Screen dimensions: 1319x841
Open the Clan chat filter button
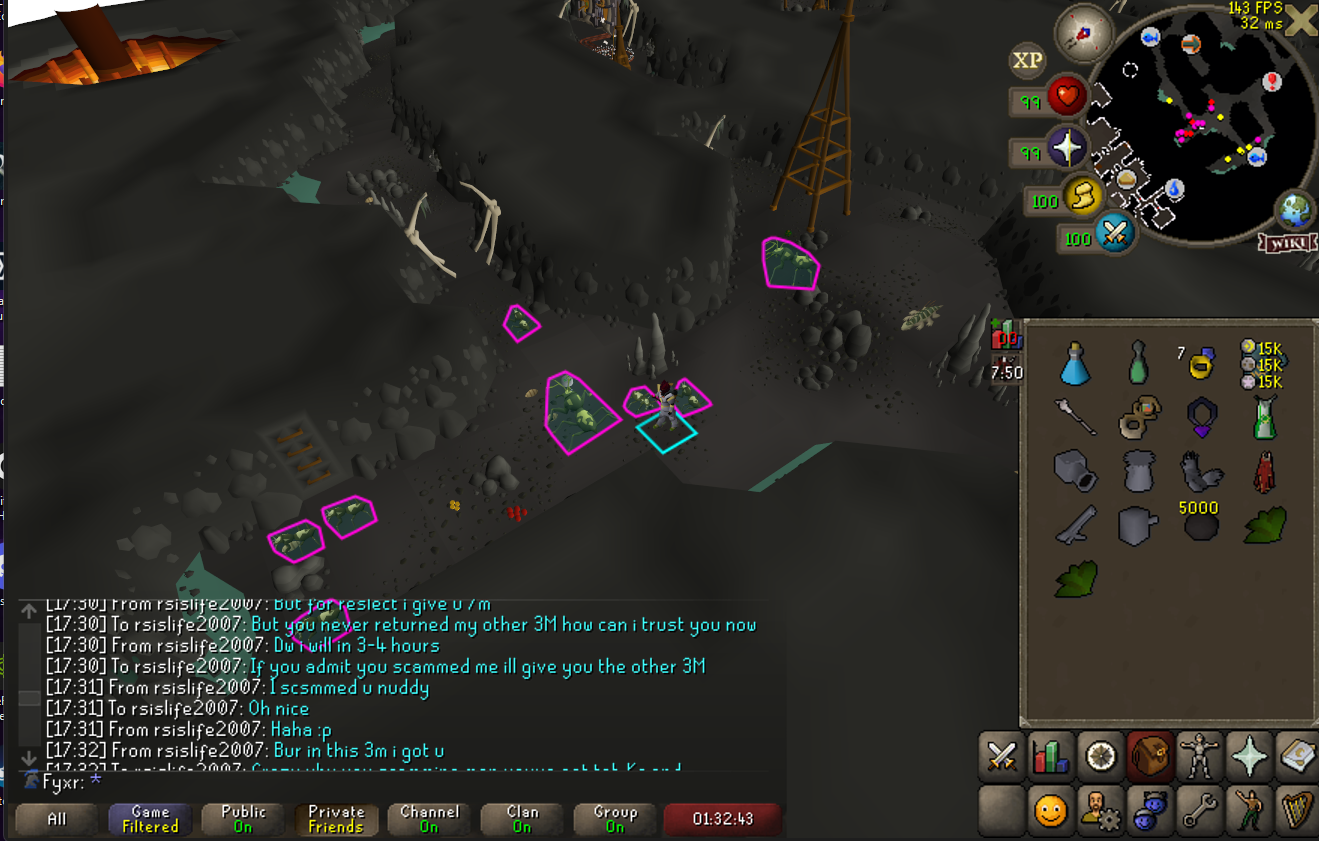[x=522, y=819]
